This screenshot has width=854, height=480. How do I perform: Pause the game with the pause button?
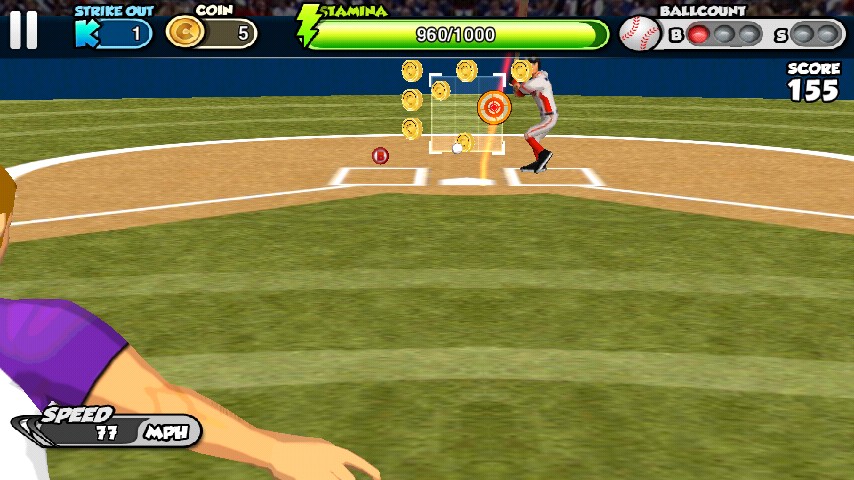[x=23, y=30]
